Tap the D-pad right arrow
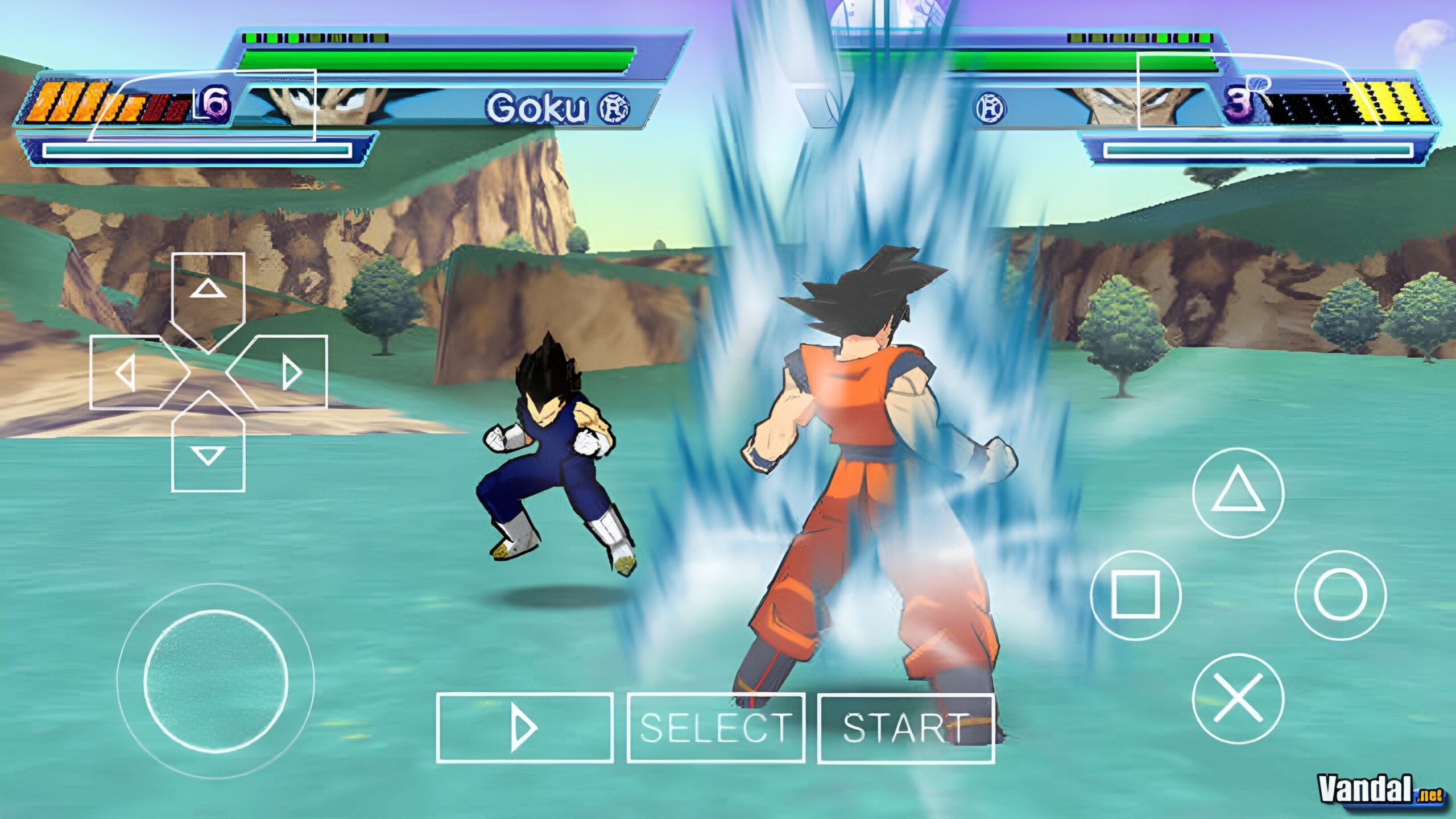The width and height of the screenshot is (1456, 819). click(x=291, y=373)
